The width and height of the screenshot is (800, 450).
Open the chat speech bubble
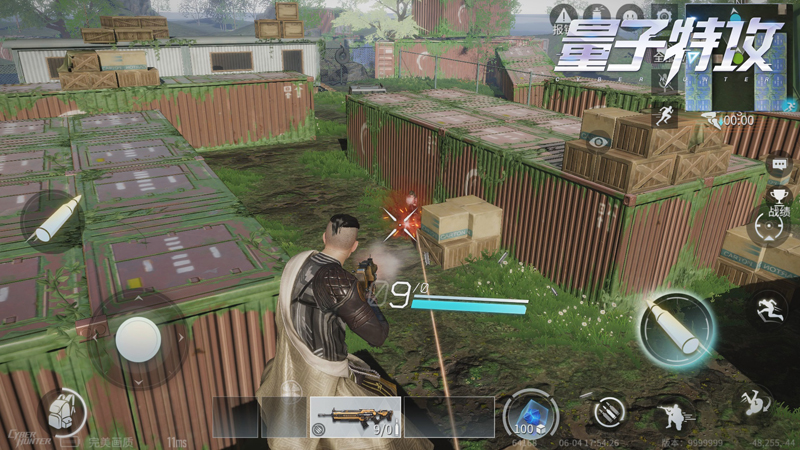pos(778,163)
